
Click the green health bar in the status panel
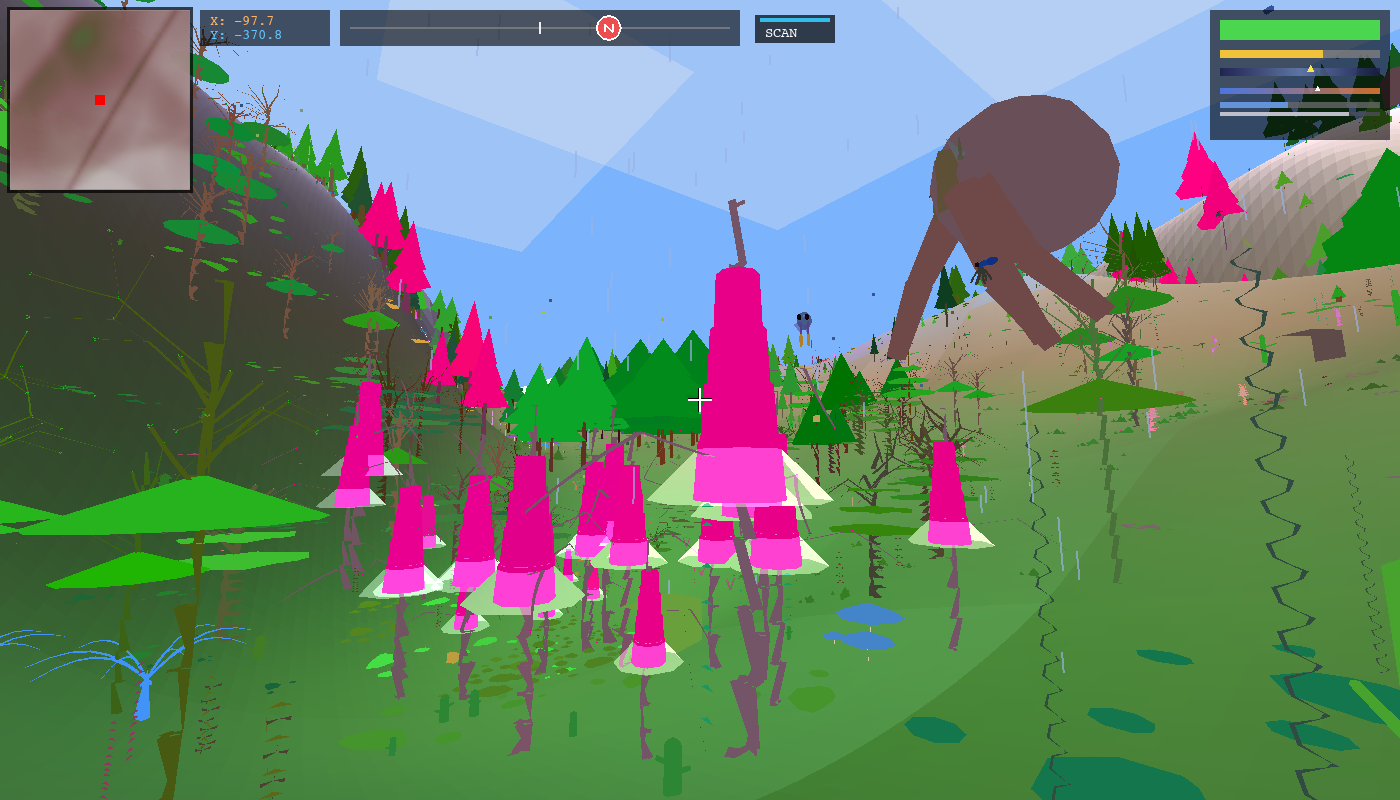pos(1300,30)
